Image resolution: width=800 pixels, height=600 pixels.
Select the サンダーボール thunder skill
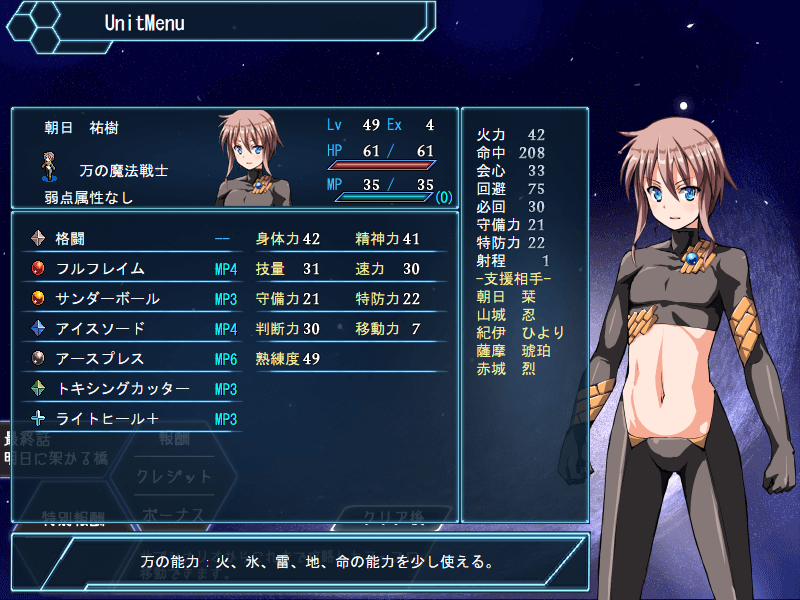click(x=130, y=299)
